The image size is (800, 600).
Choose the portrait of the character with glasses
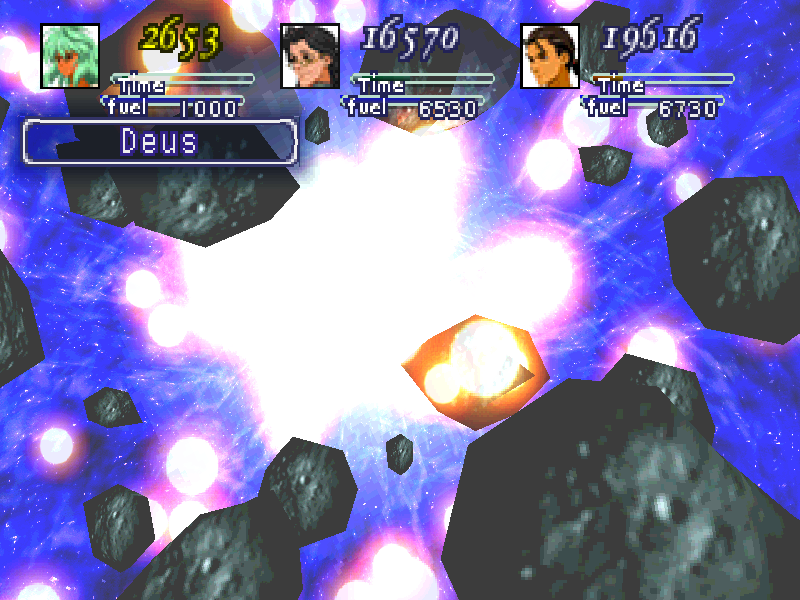310,55
